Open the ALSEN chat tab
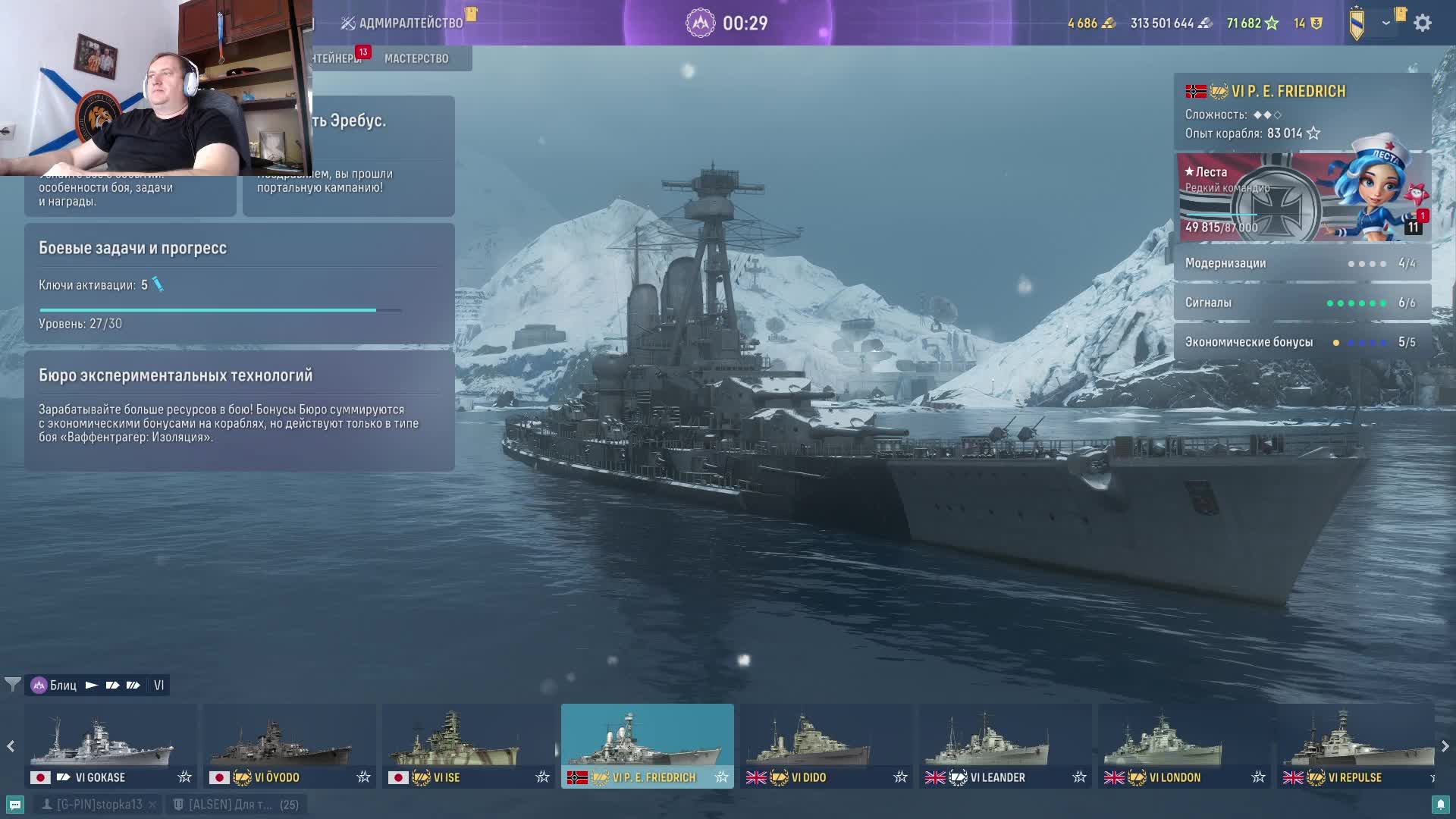Screen dimensions: 1456x819 pos(235,805)
